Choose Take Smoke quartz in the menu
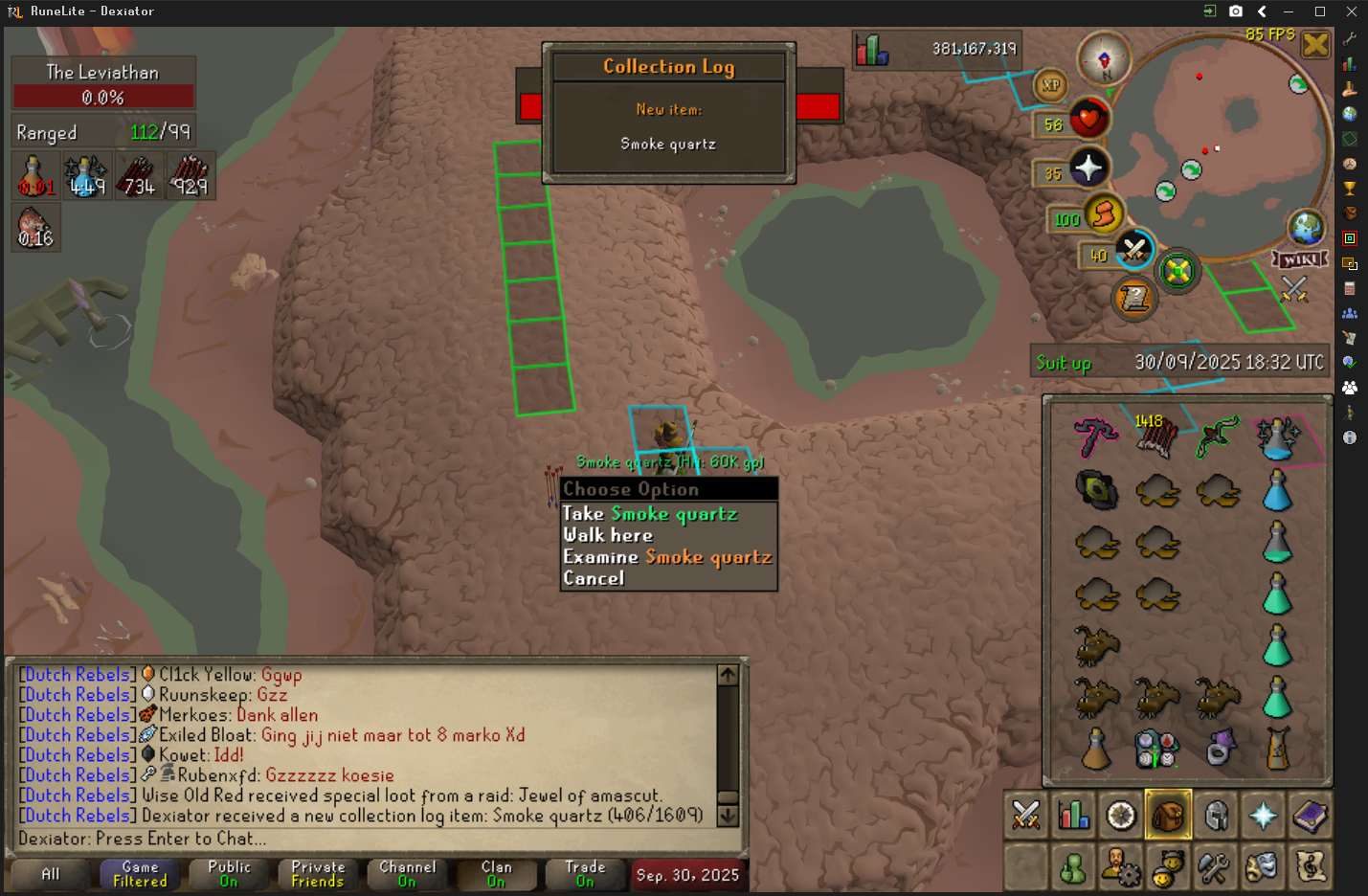The height and width of the screenshot is (896, 1368). tap(650, 514)
